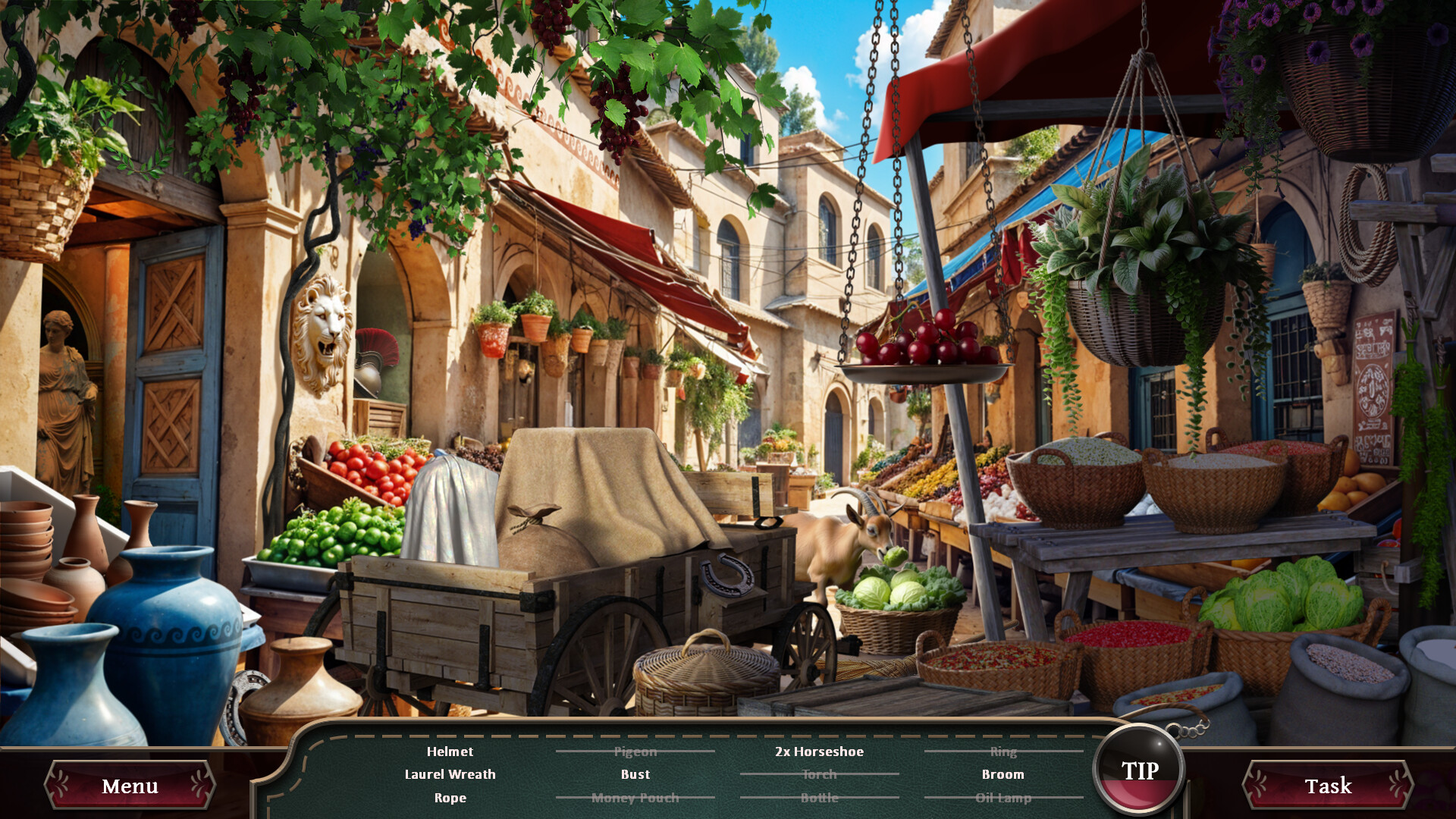Viewport: 1456px width, 819px height.
Task: Click Helmet in the word list
Action: tap(450, 752)
